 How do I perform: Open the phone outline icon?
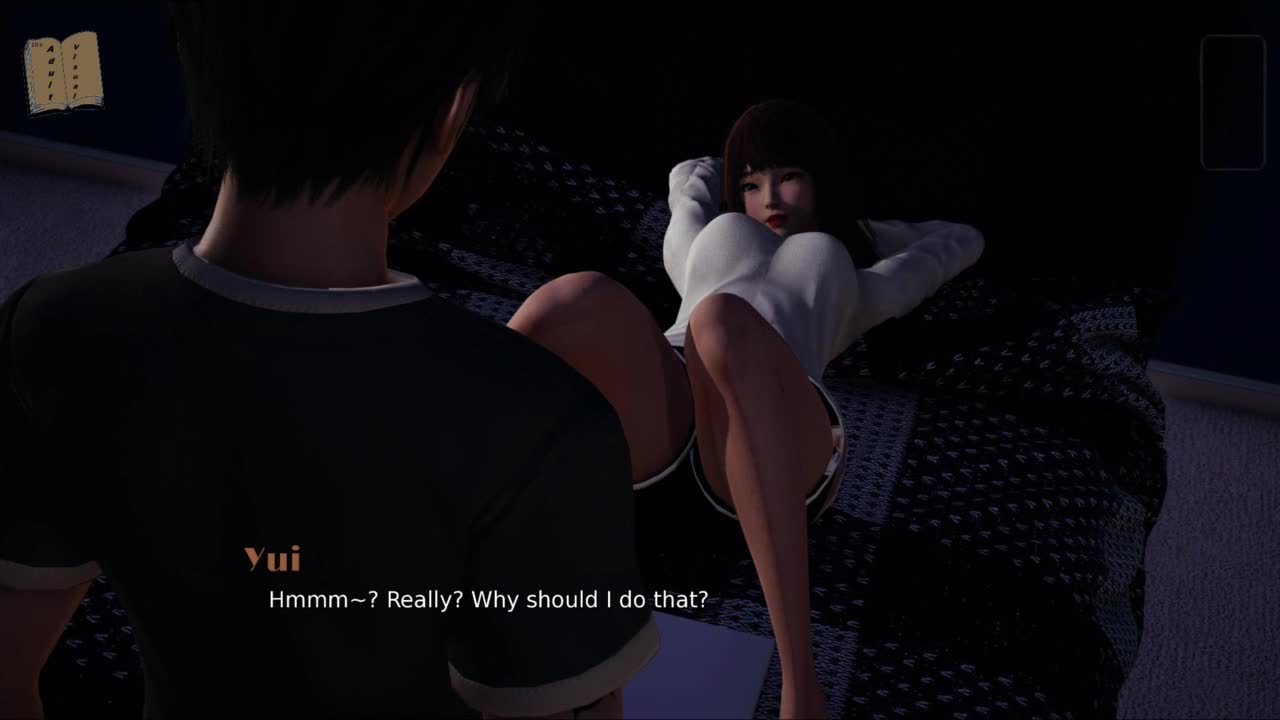click(x=1233, y=102)
